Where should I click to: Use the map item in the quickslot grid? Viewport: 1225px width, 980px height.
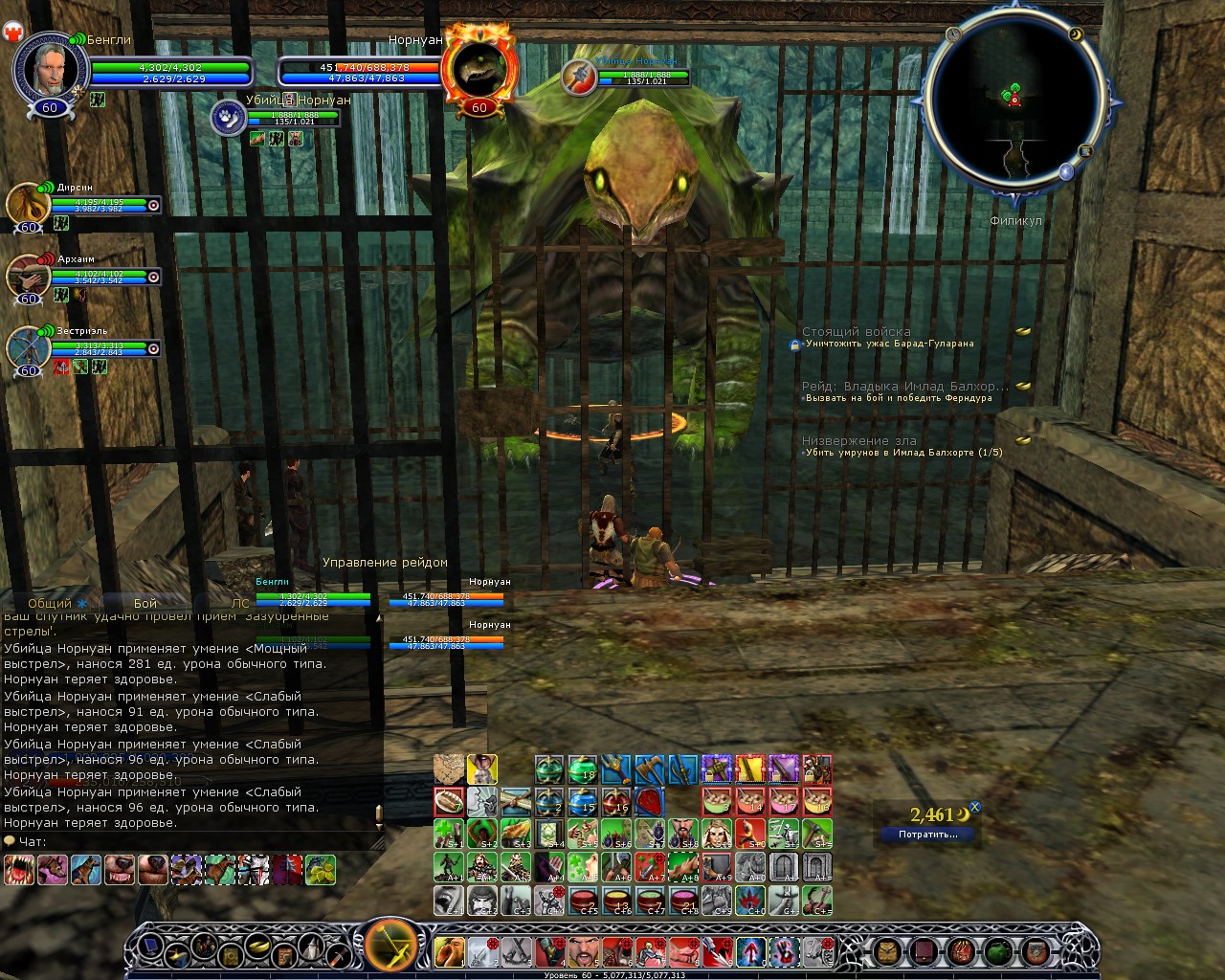point(449,768)
